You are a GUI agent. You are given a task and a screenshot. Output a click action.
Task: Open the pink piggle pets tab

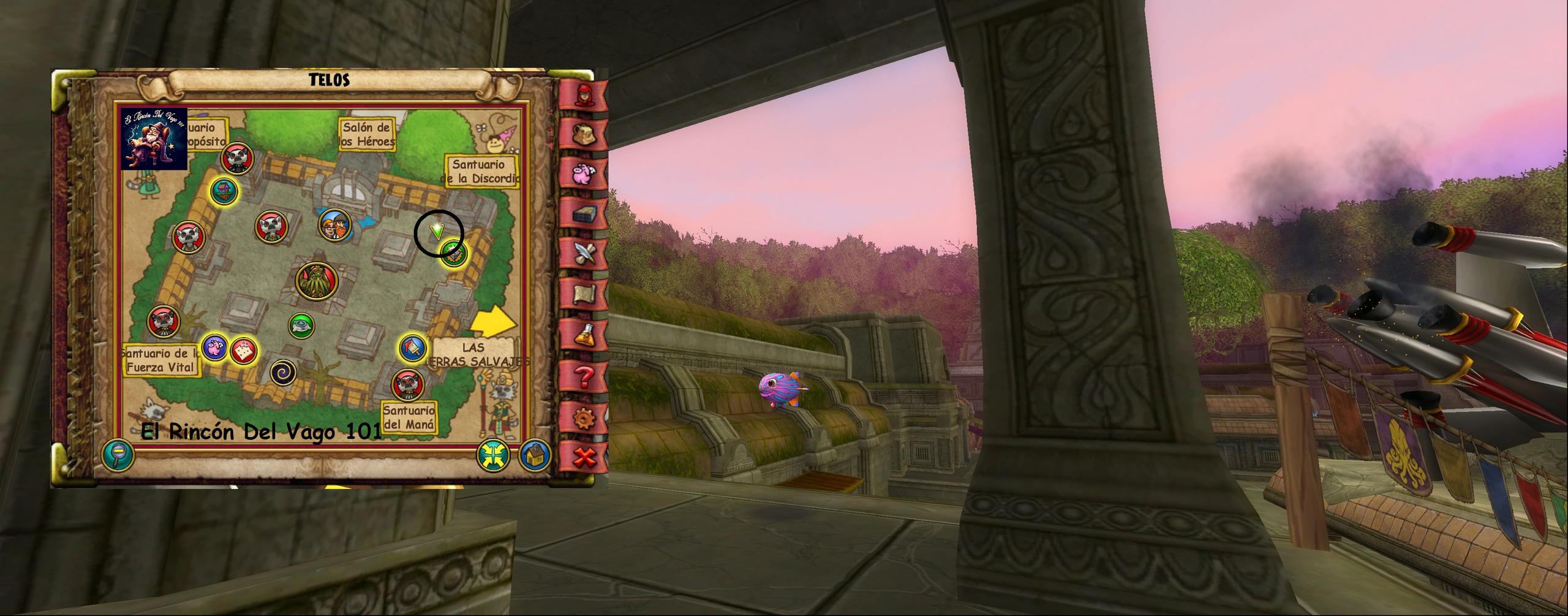[581, 173]
